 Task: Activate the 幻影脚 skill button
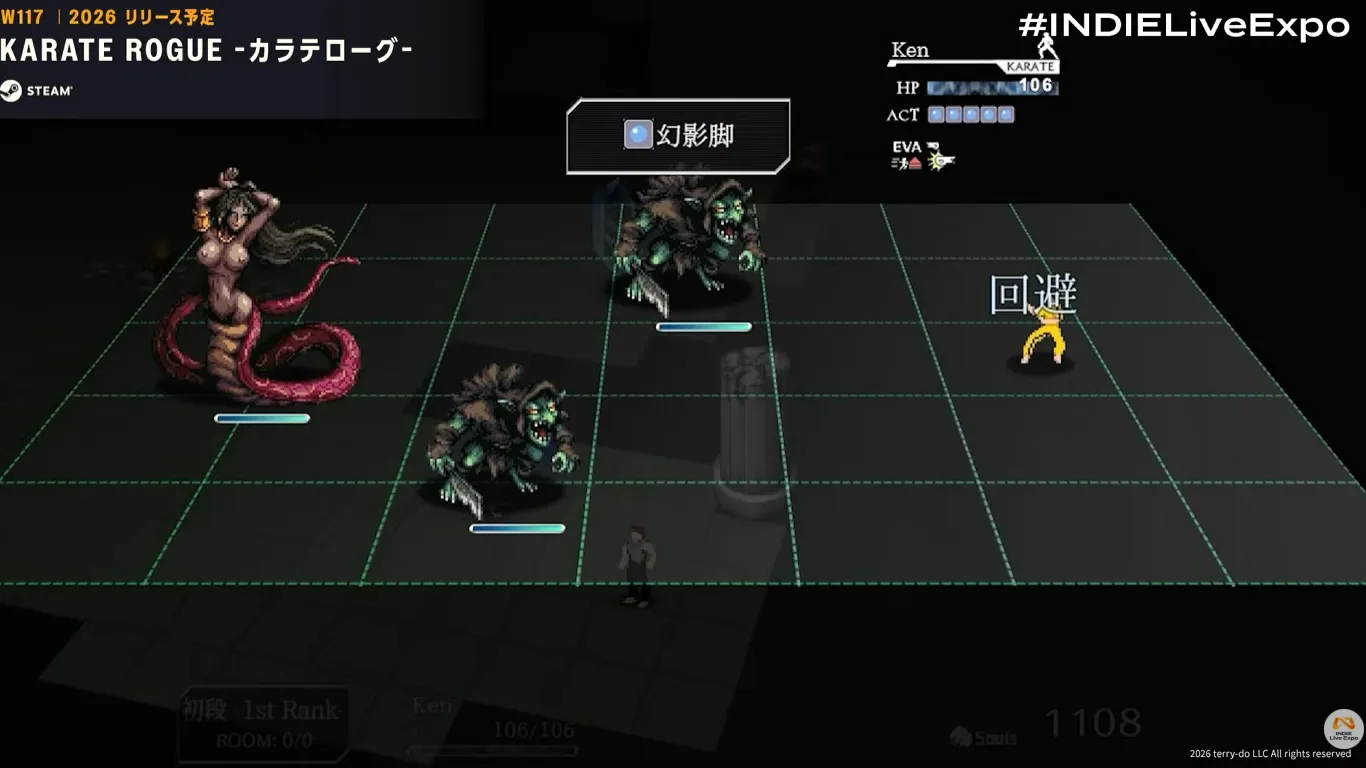678,133
